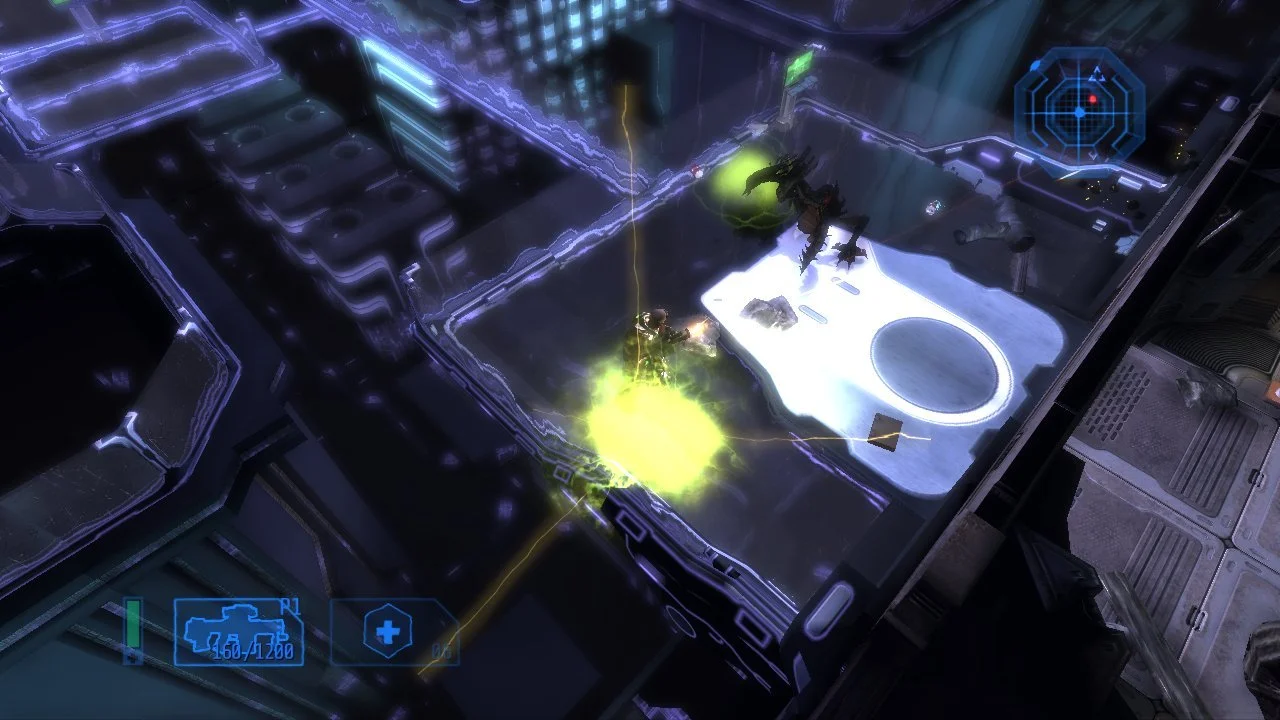
Task: Click the red enemy blip on radar
Action: (x=1092, y=98)
